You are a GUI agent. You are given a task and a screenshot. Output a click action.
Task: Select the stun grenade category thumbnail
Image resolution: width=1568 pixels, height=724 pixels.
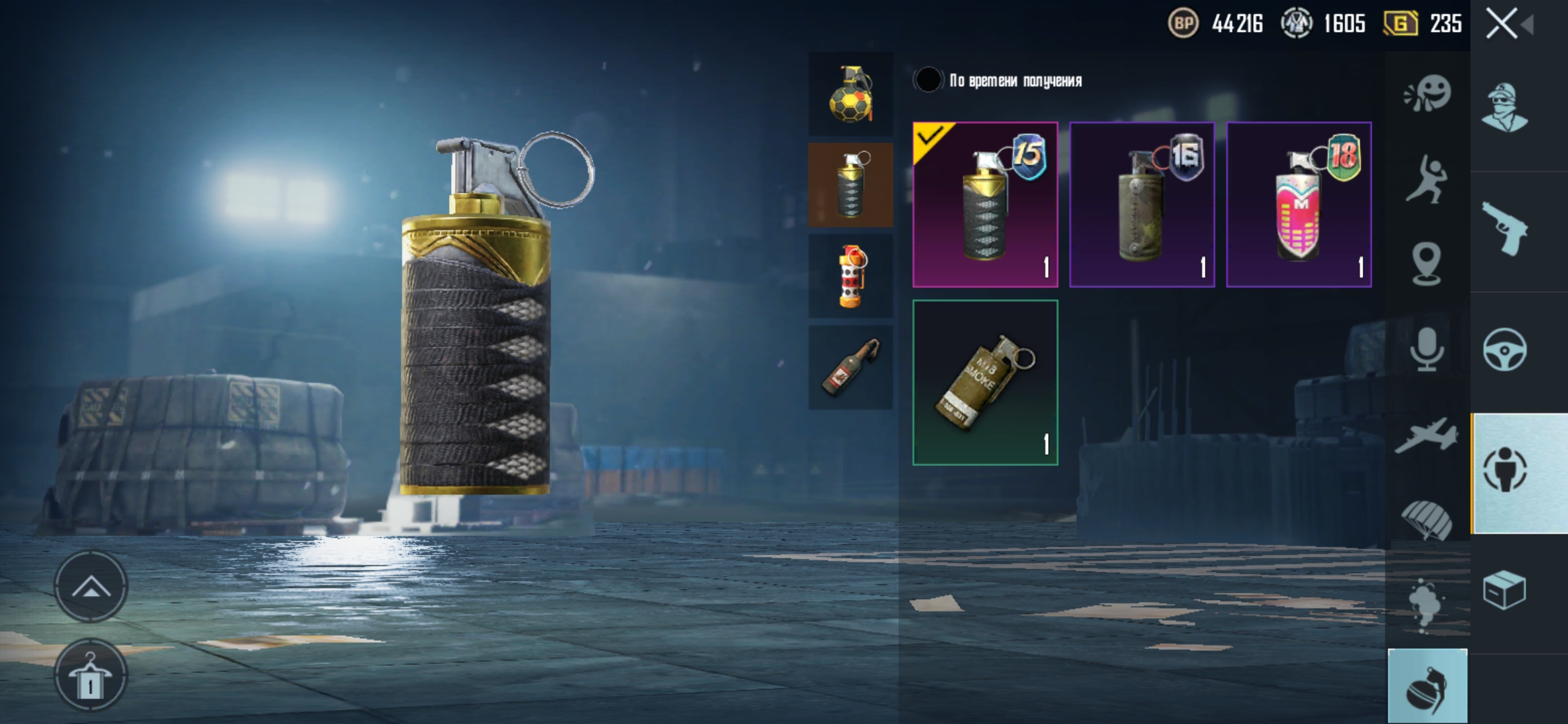click(850, 276)
